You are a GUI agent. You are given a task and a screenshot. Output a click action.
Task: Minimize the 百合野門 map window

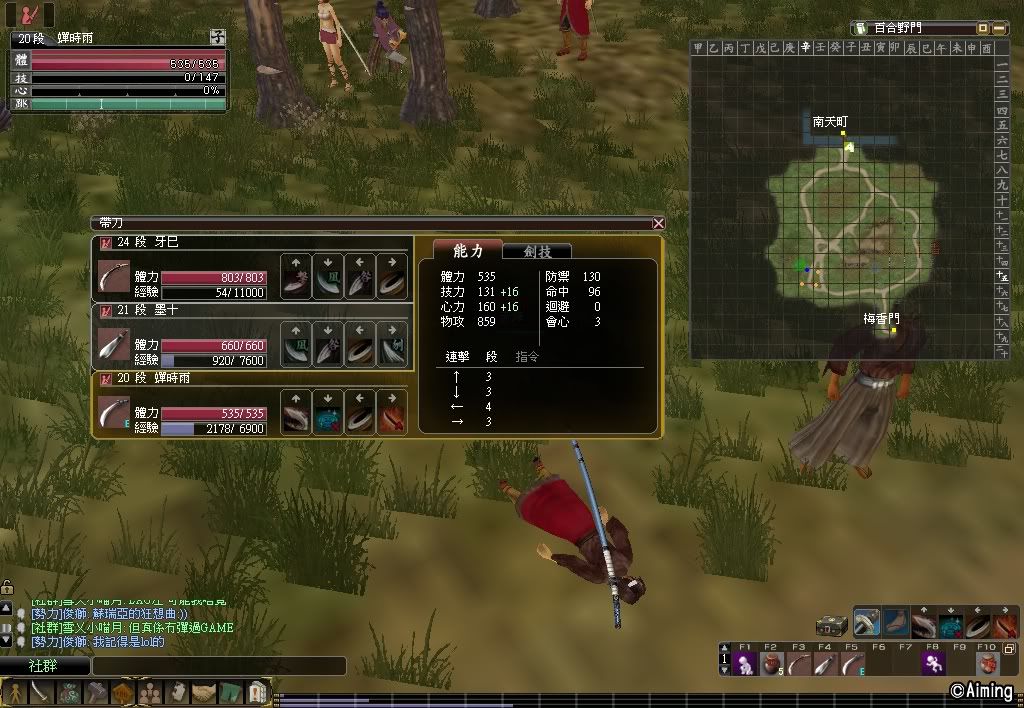point(983,28)
